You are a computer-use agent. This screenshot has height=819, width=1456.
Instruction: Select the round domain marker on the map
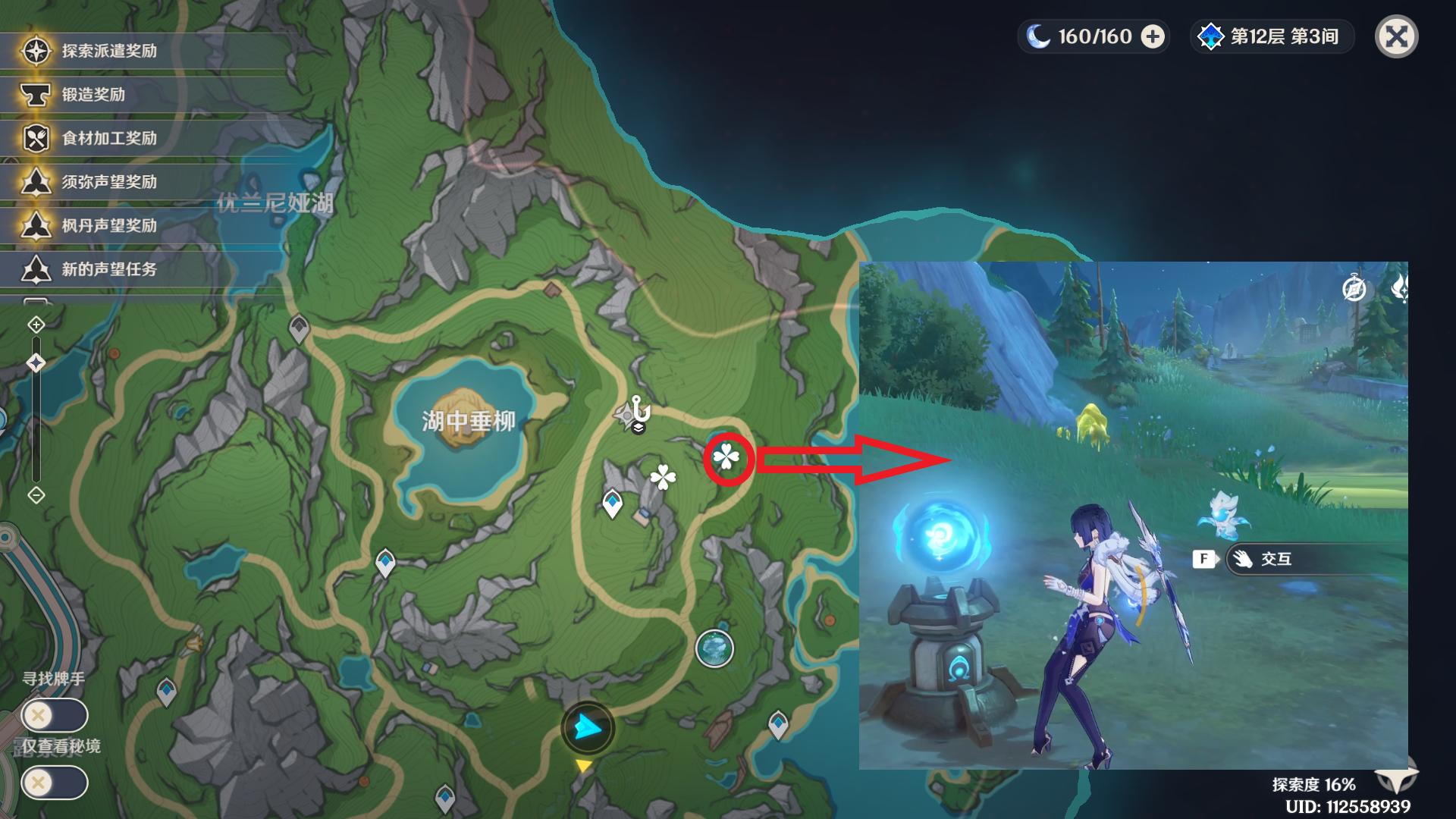tap(714, 649)
